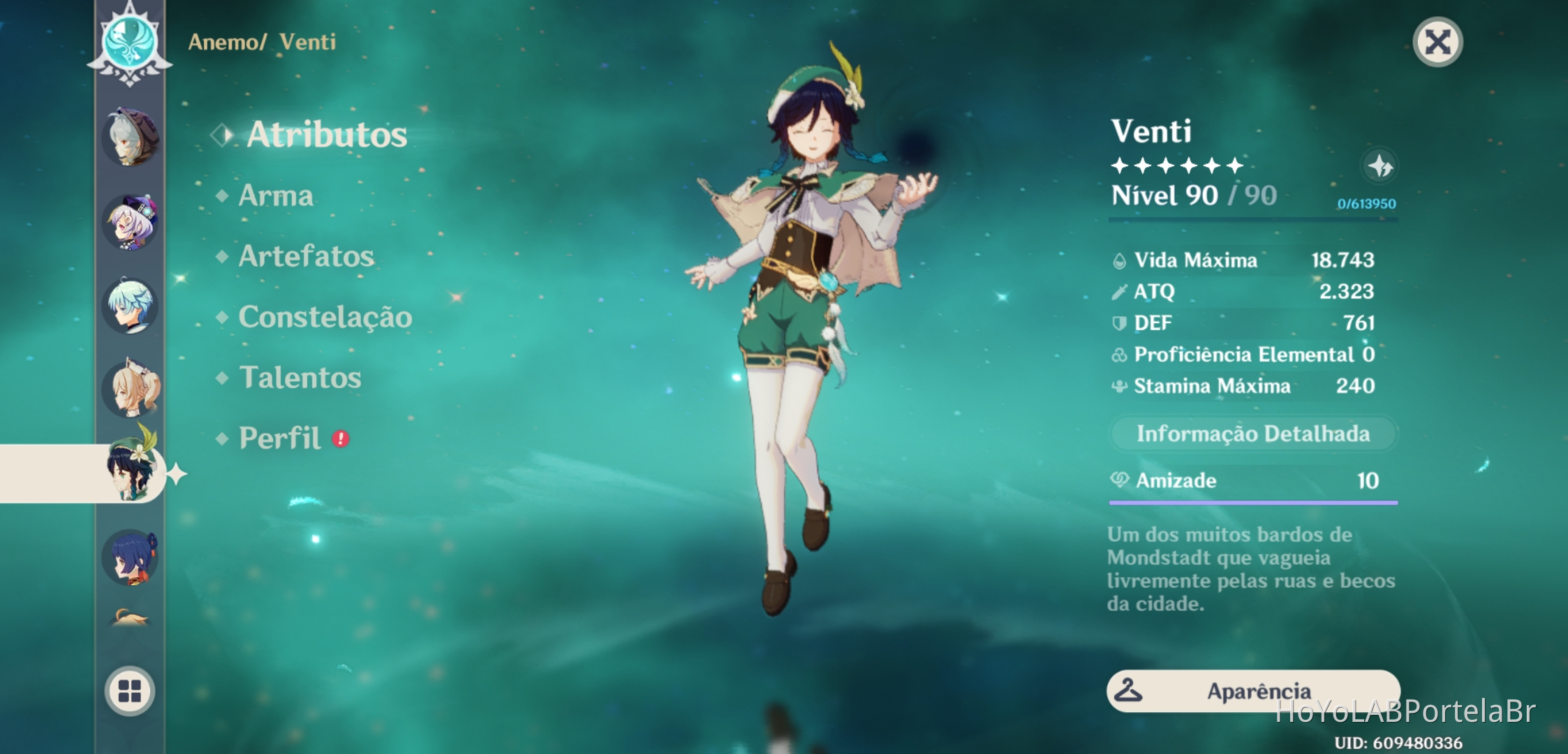Screen dimensions: 1568x754
Task: Click the Aparência button
Action: coord(1253,690)
